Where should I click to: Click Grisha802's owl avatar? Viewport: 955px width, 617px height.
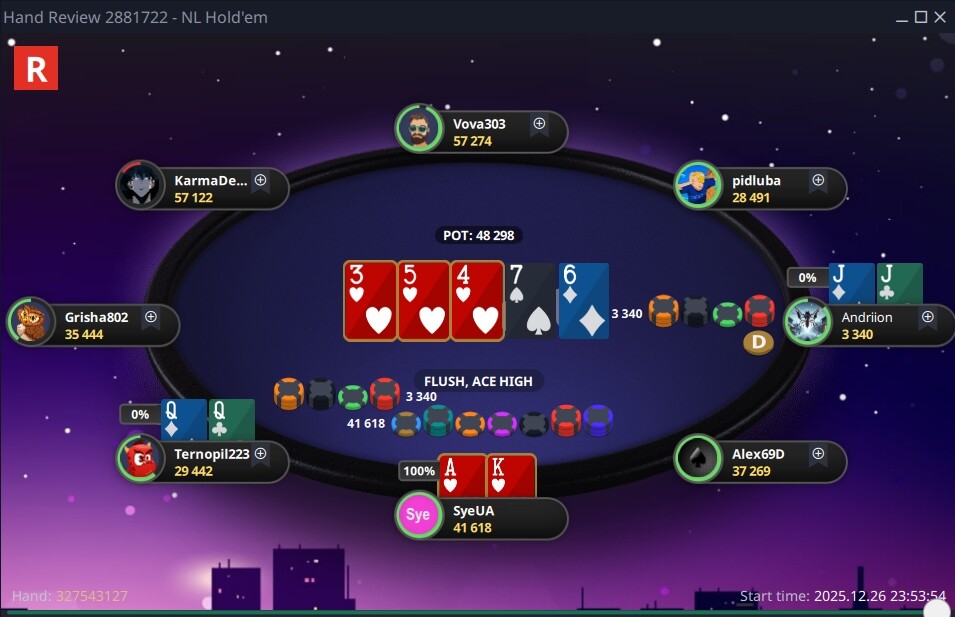pyautogui.click(x=30, y=323)
